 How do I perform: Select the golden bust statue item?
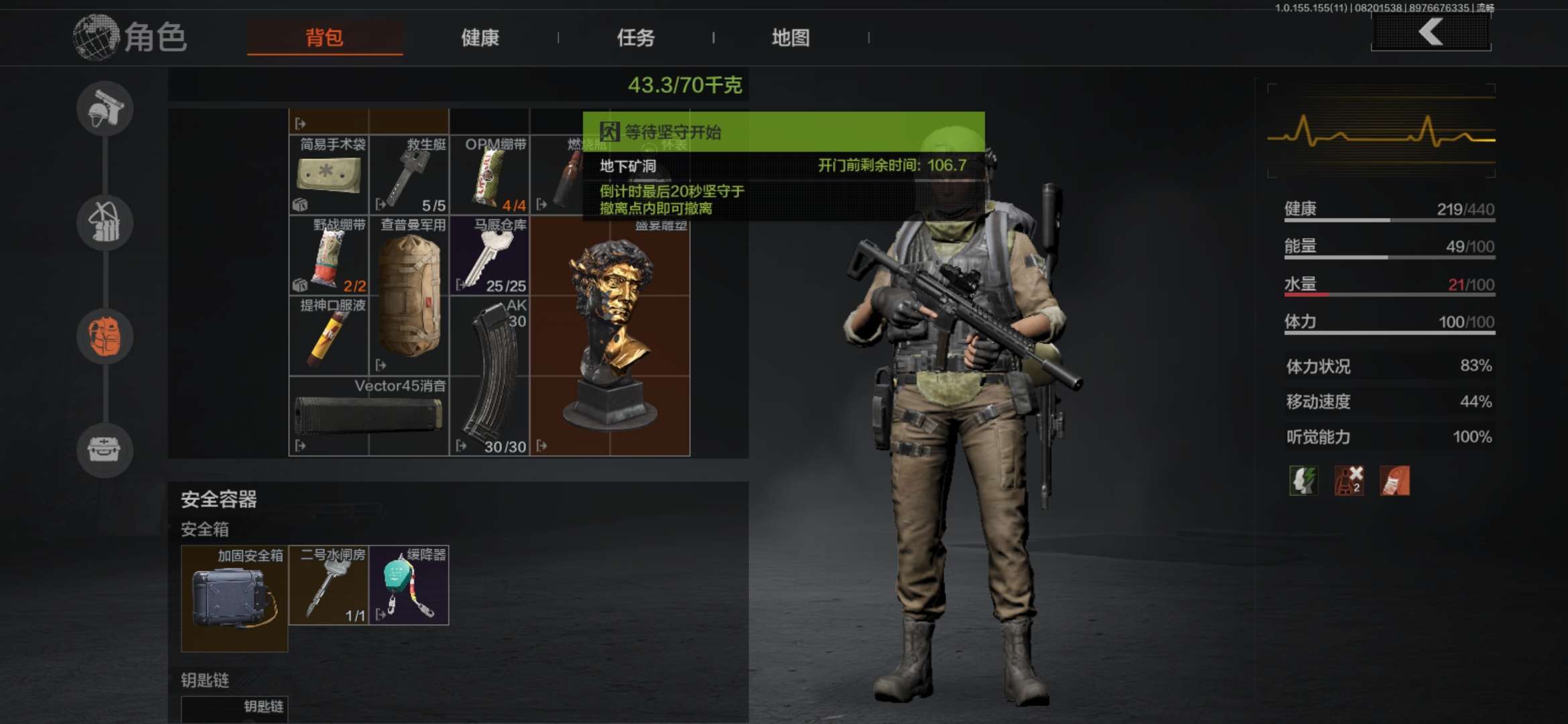pos(610,336)
